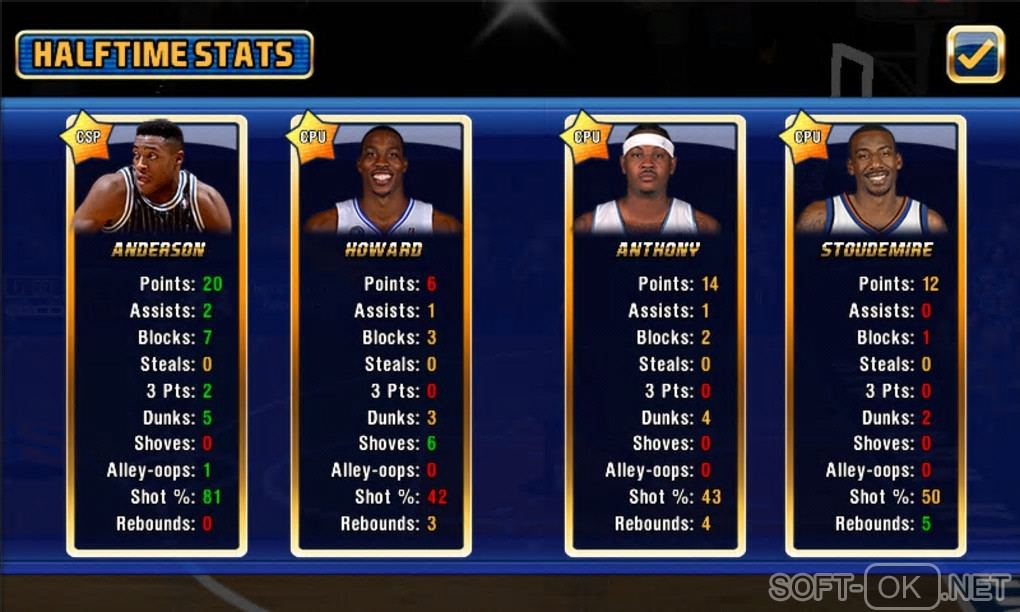Choose Anthony's player stats card
This screenshot has height=612, width=1020.
coord(655,336)
